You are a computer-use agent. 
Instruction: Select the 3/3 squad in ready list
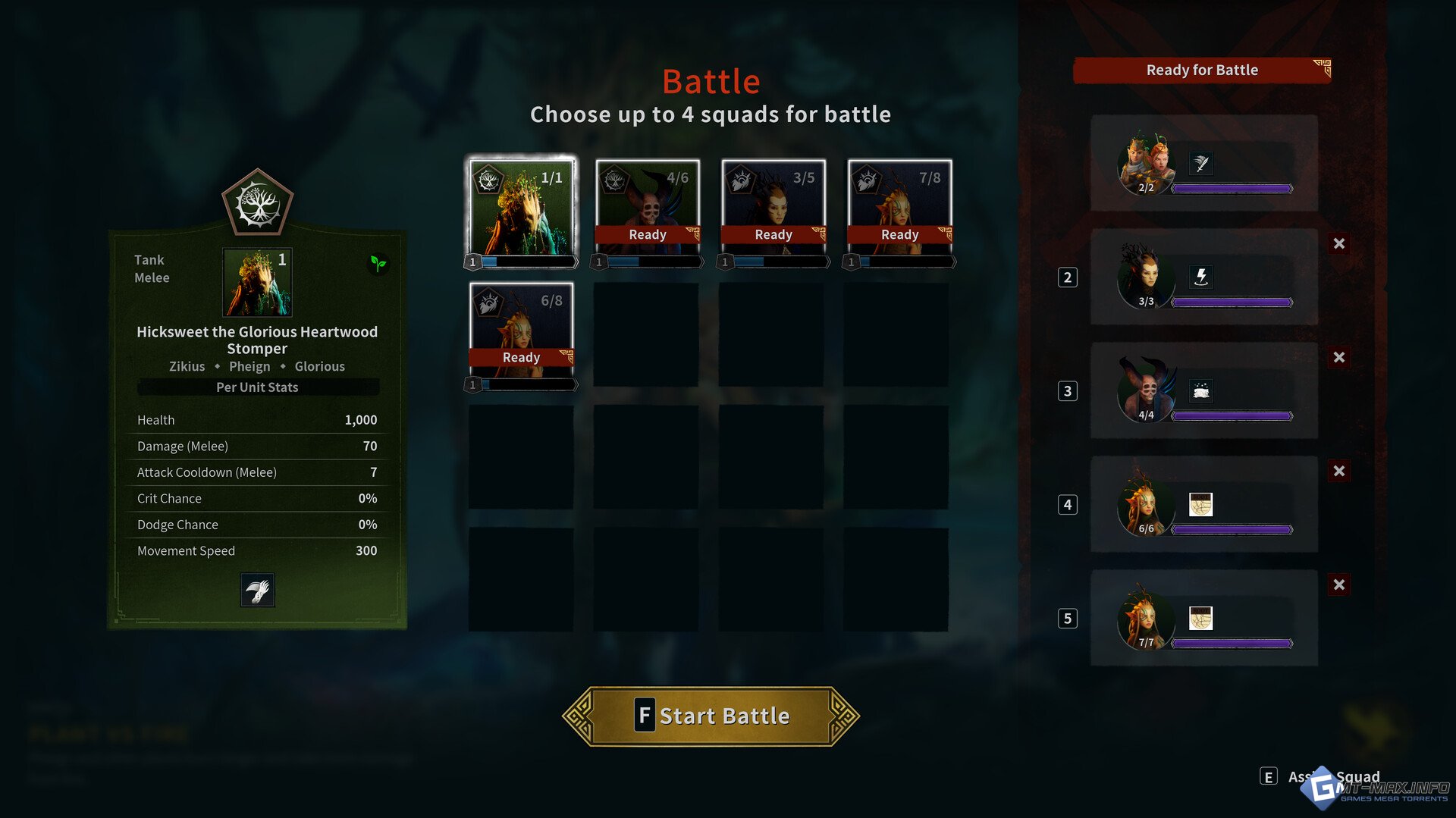coord(1203,277)
